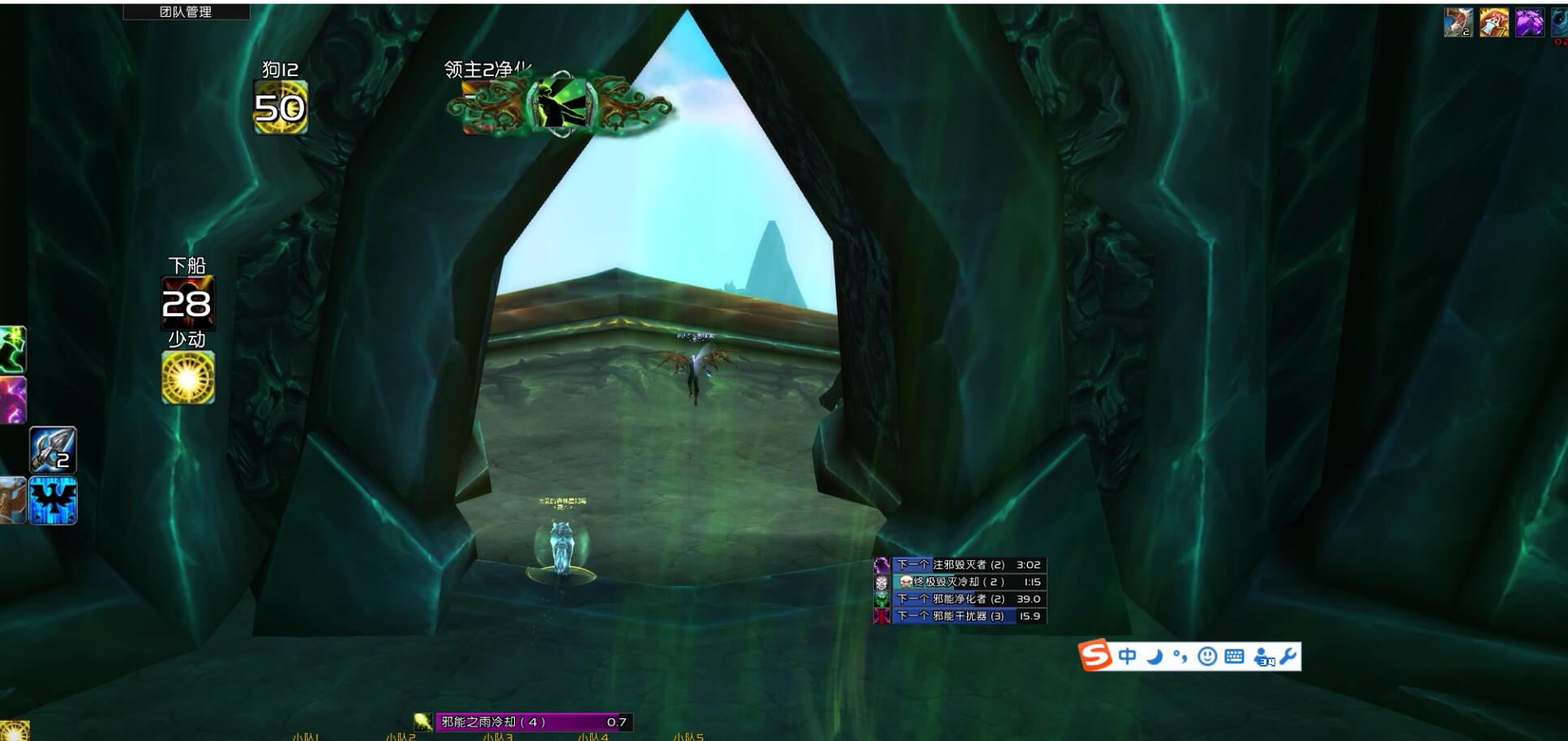This screenshot has width=1568, height=741.
Task: Click the purple claw buff icon
Action: click(1529, 23)
